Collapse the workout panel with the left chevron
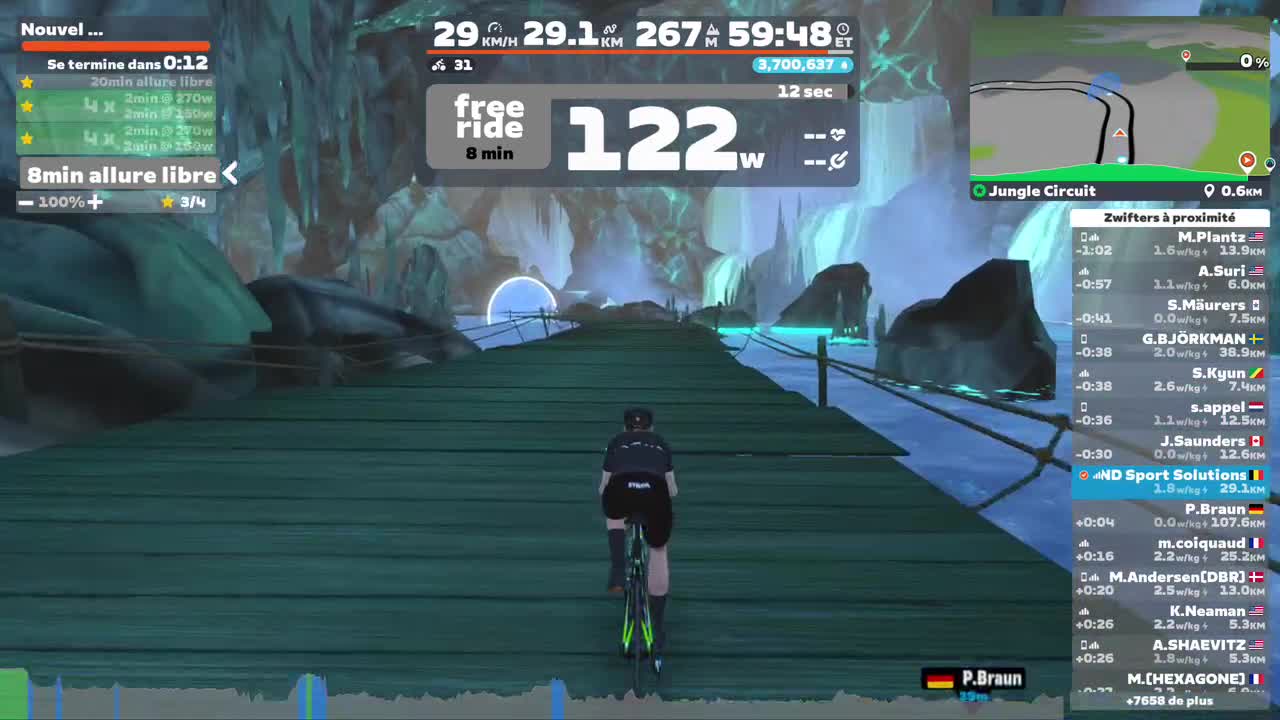1280x720 pixels. point(230,173)
